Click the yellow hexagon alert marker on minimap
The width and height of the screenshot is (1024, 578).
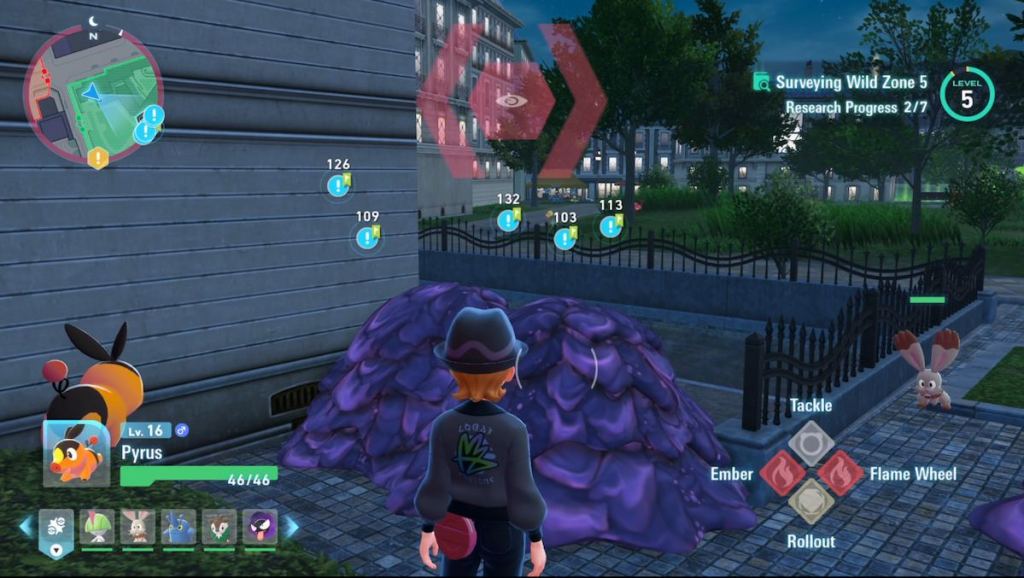97,157
